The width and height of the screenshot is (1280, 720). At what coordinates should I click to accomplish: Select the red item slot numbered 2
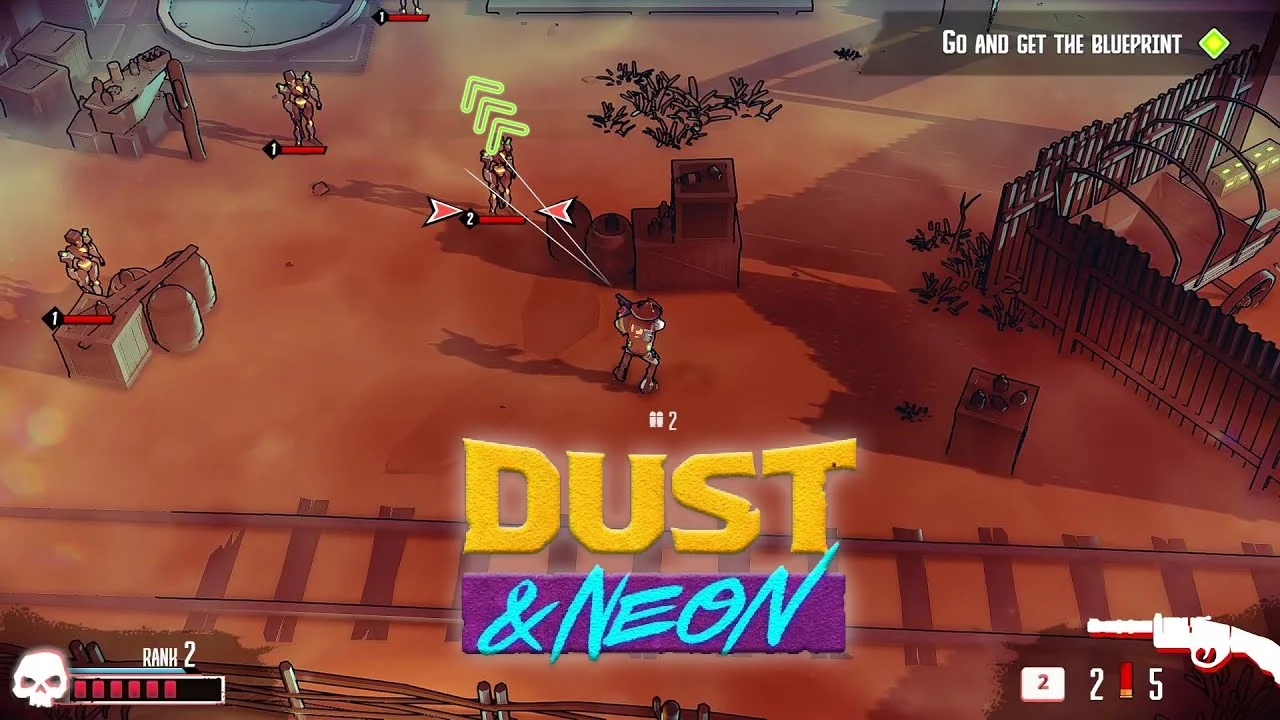click(x=1042, y=684)
